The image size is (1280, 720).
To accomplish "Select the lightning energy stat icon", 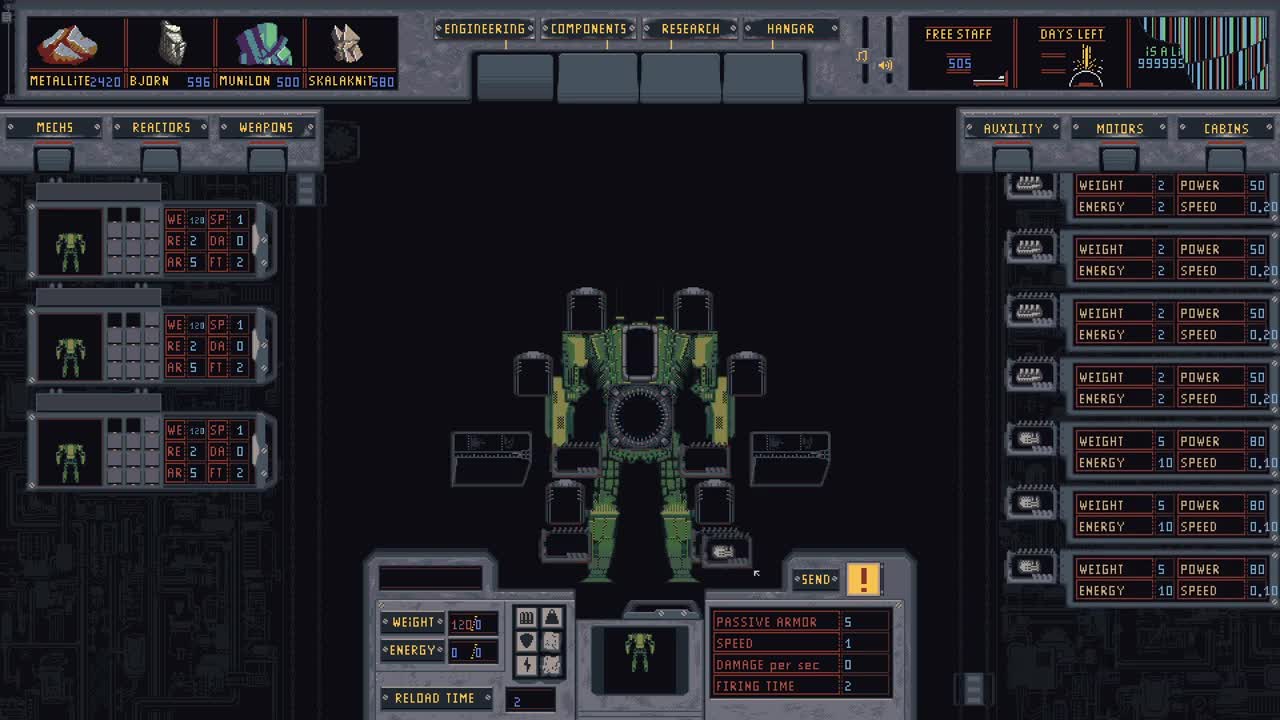I will pyautogui.click(x=527, y=665).
